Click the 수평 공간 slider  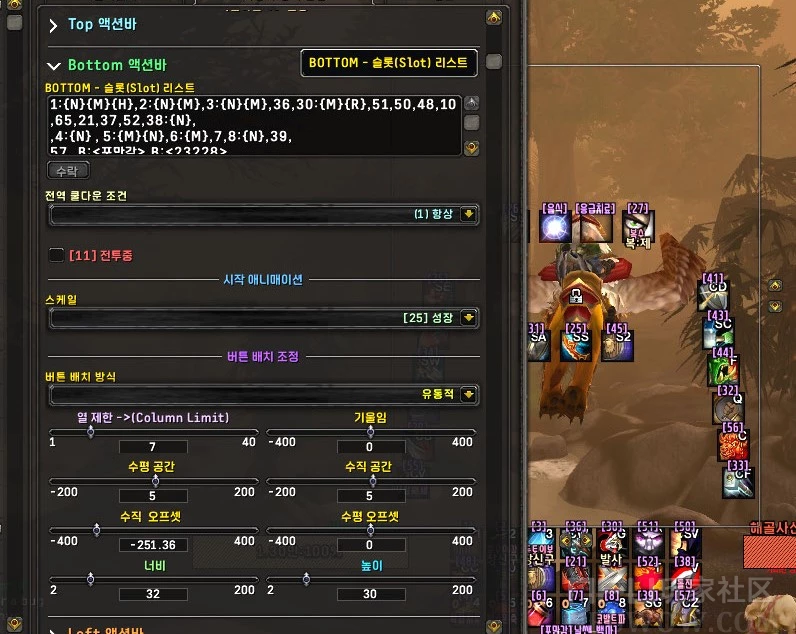[x=153, y=480]
